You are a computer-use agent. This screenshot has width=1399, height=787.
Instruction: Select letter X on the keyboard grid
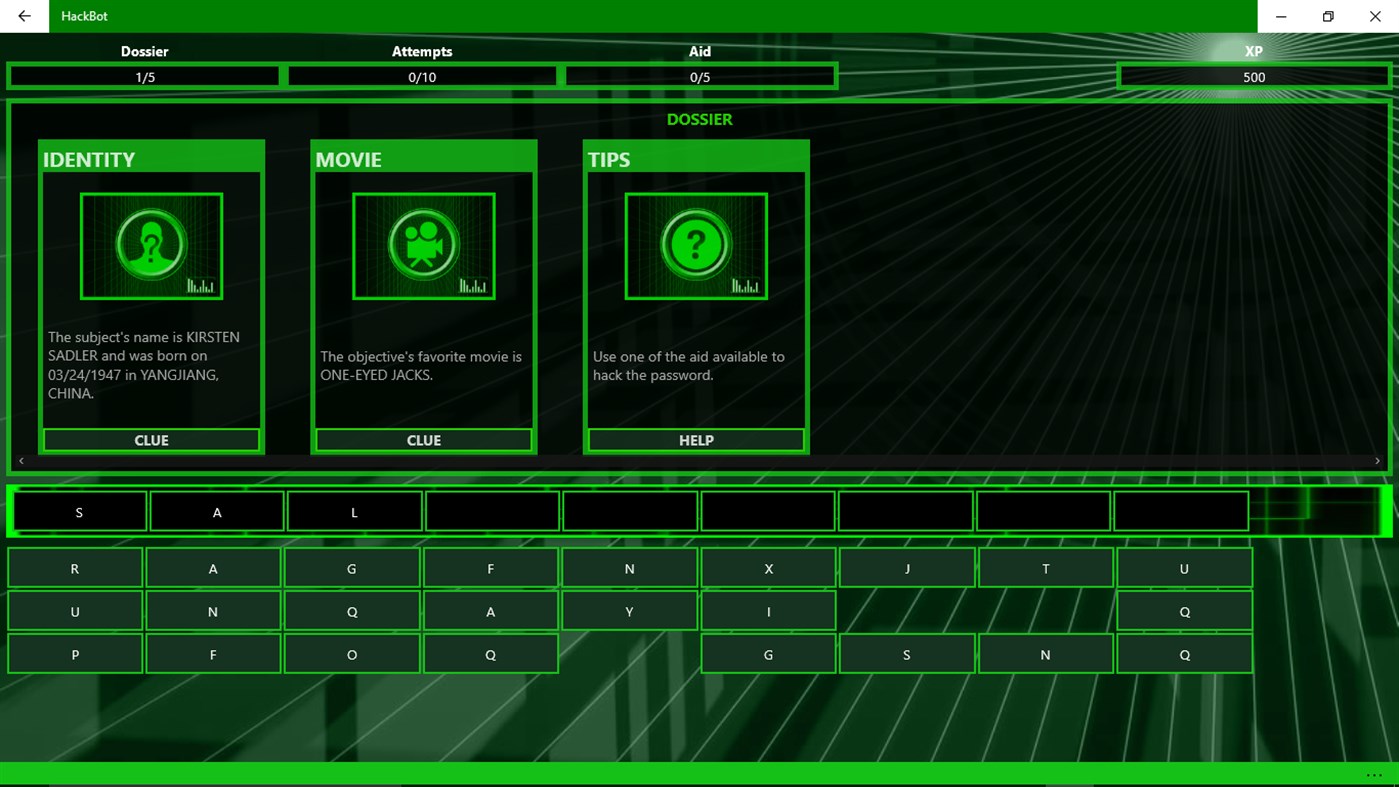coord(768,567)
